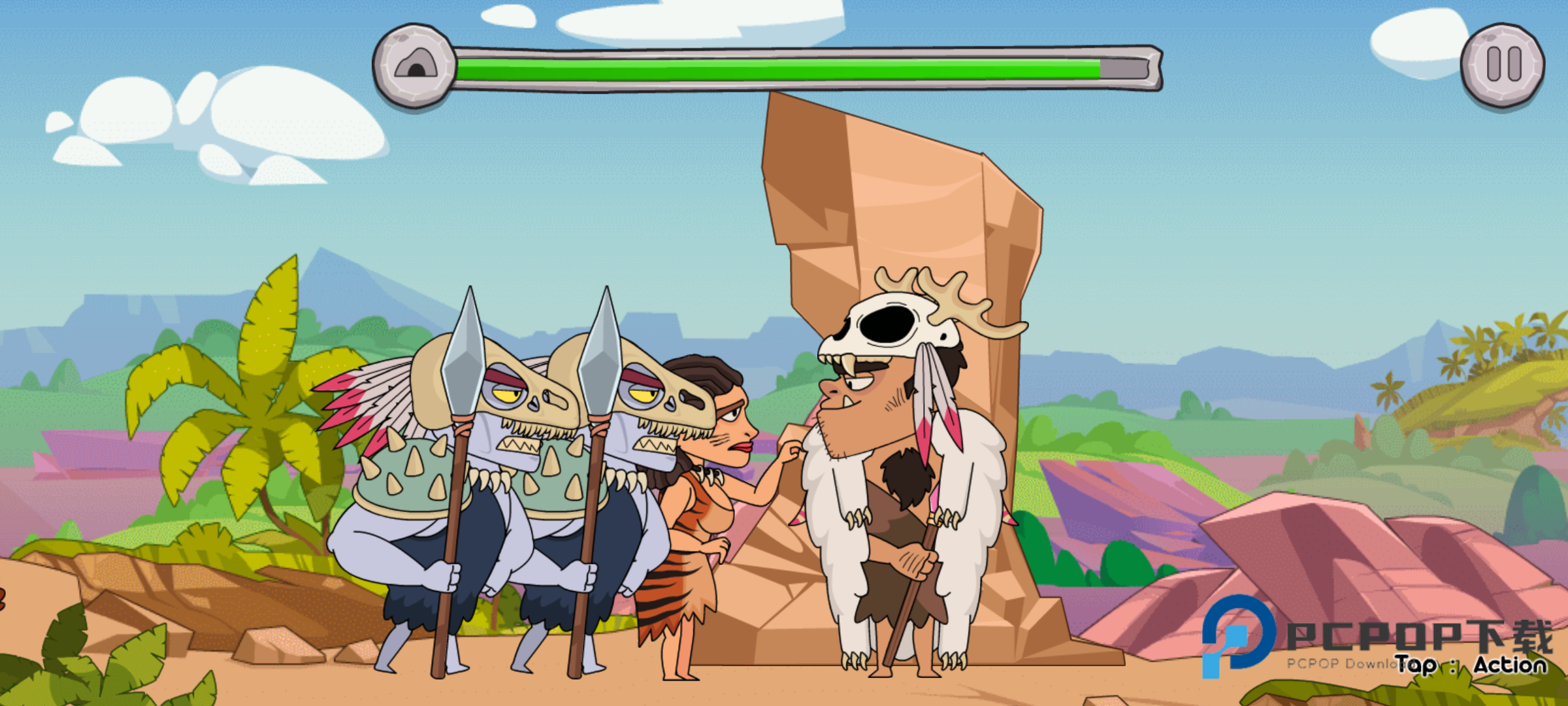Pause the game with the stone button
Viewport: 1568px width, 706px height.
coord(1502,65)
